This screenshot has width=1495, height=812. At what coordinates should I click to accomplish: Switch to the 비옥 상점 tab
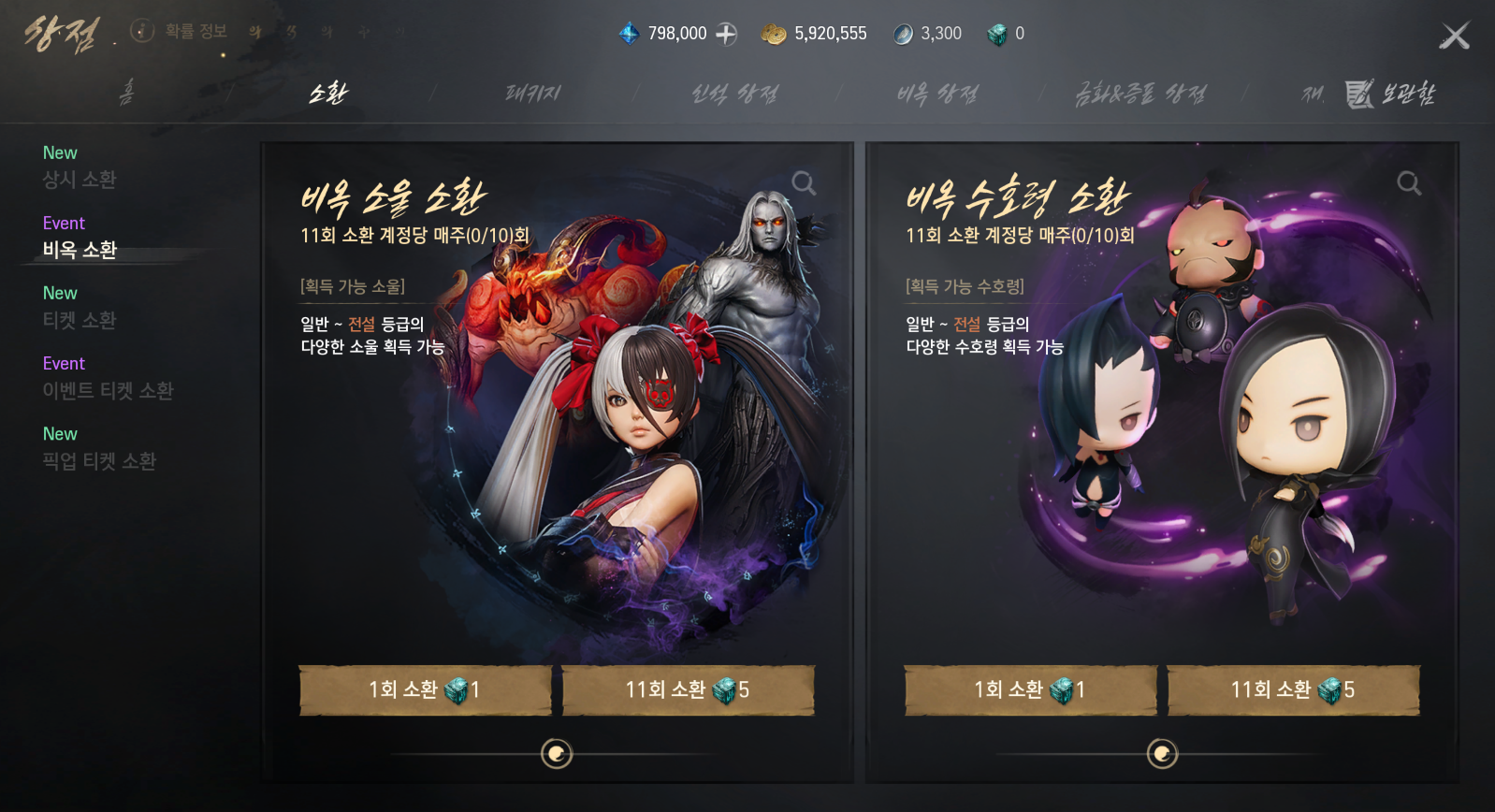pos(937,94)
